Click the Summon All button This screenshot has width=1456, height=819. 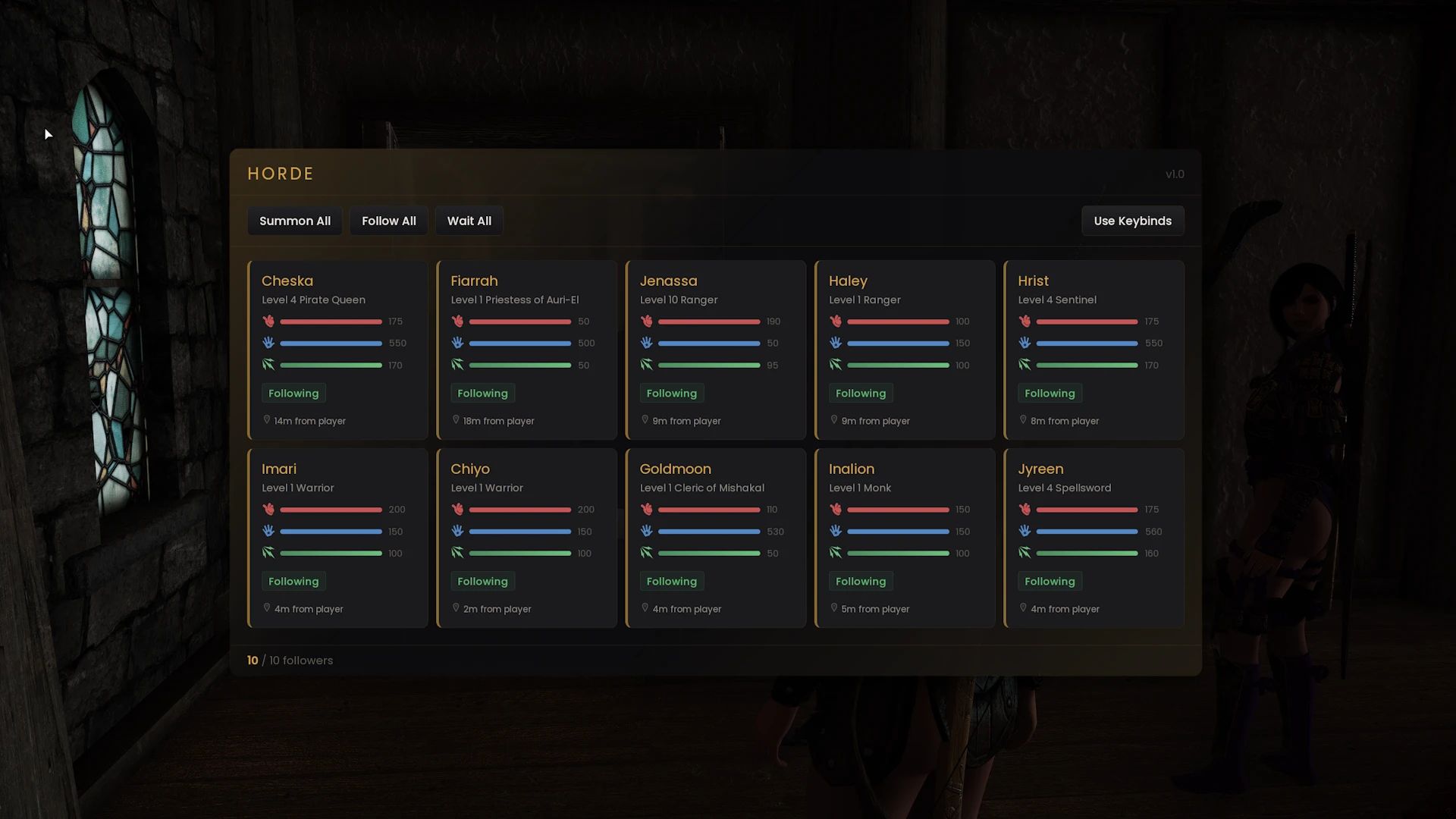[294, 221]
